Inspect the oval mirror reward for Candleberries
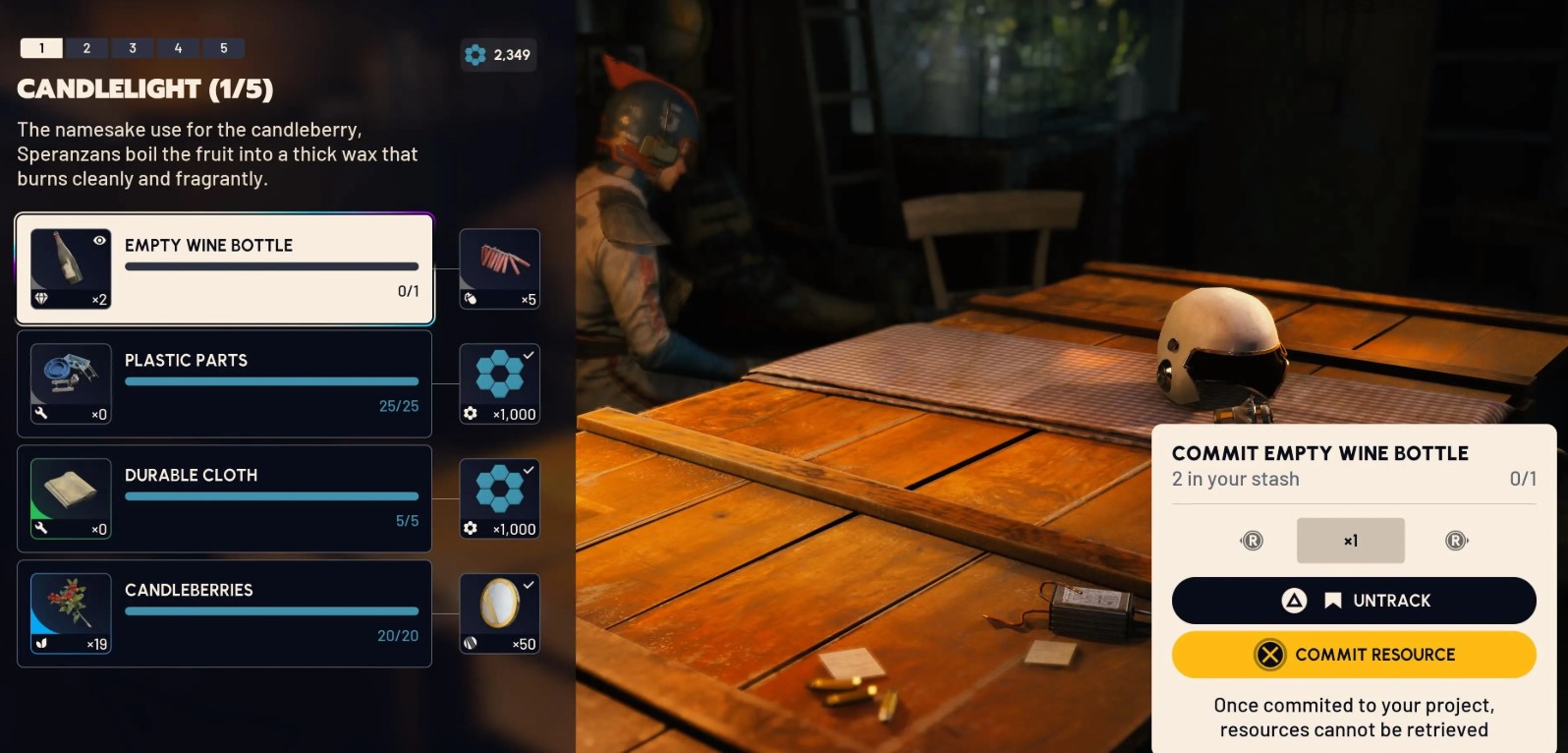 tap(500, 613)
